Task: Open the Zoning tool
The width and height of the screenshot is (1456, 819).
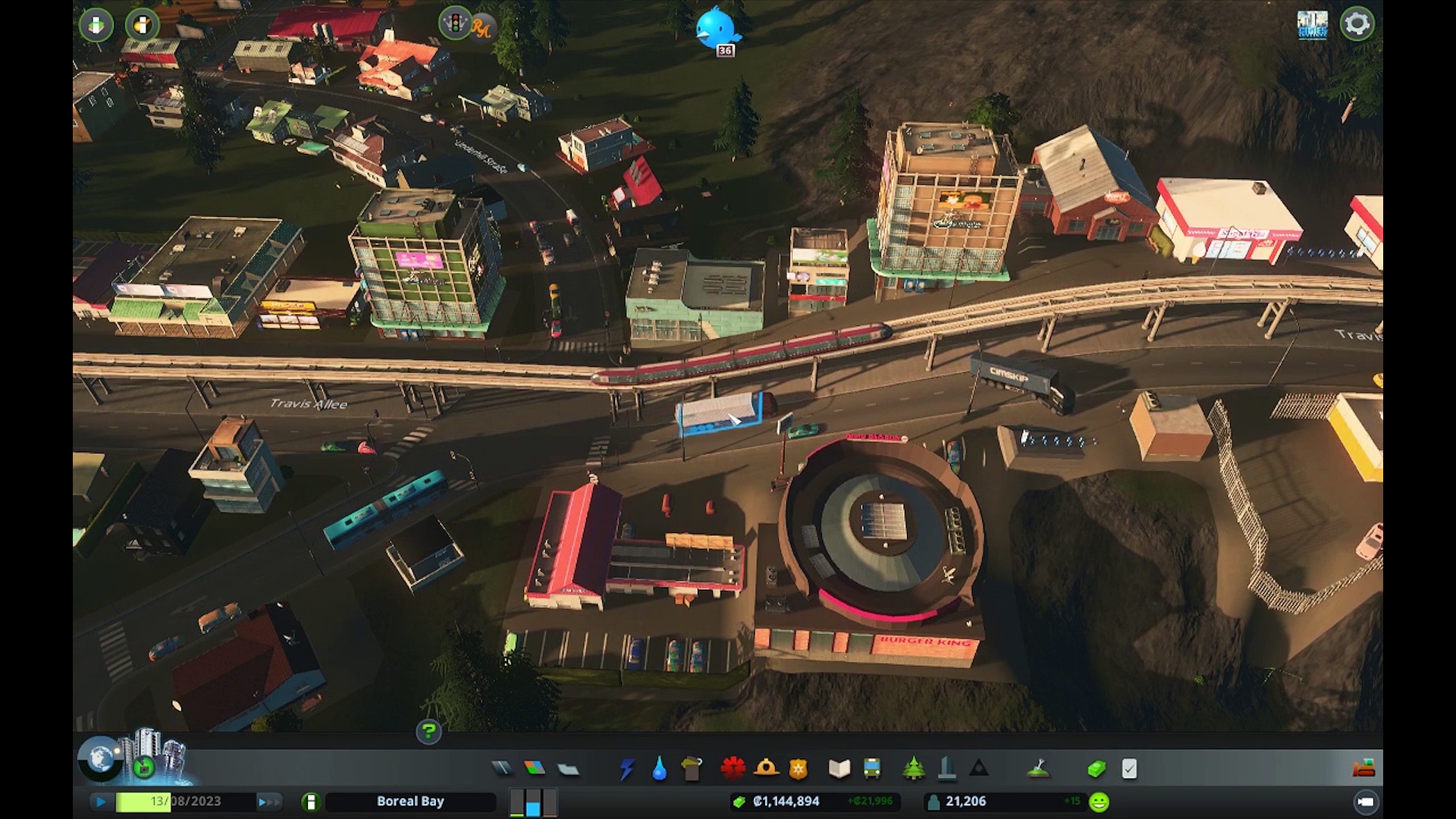Action: (535, 769)
